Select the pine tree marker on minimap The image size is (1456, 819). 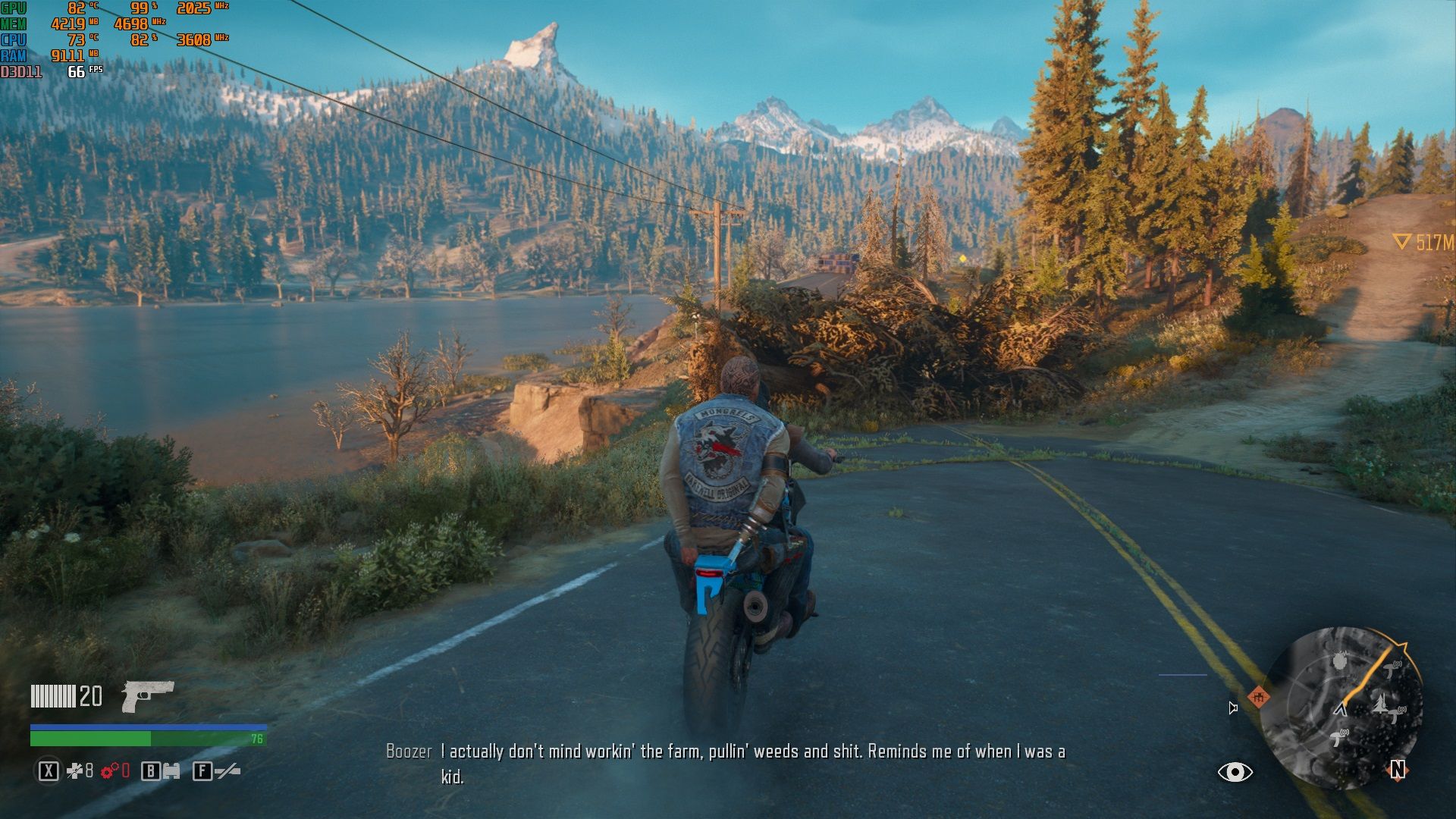pyautogui.click(x=1380, y=704)
